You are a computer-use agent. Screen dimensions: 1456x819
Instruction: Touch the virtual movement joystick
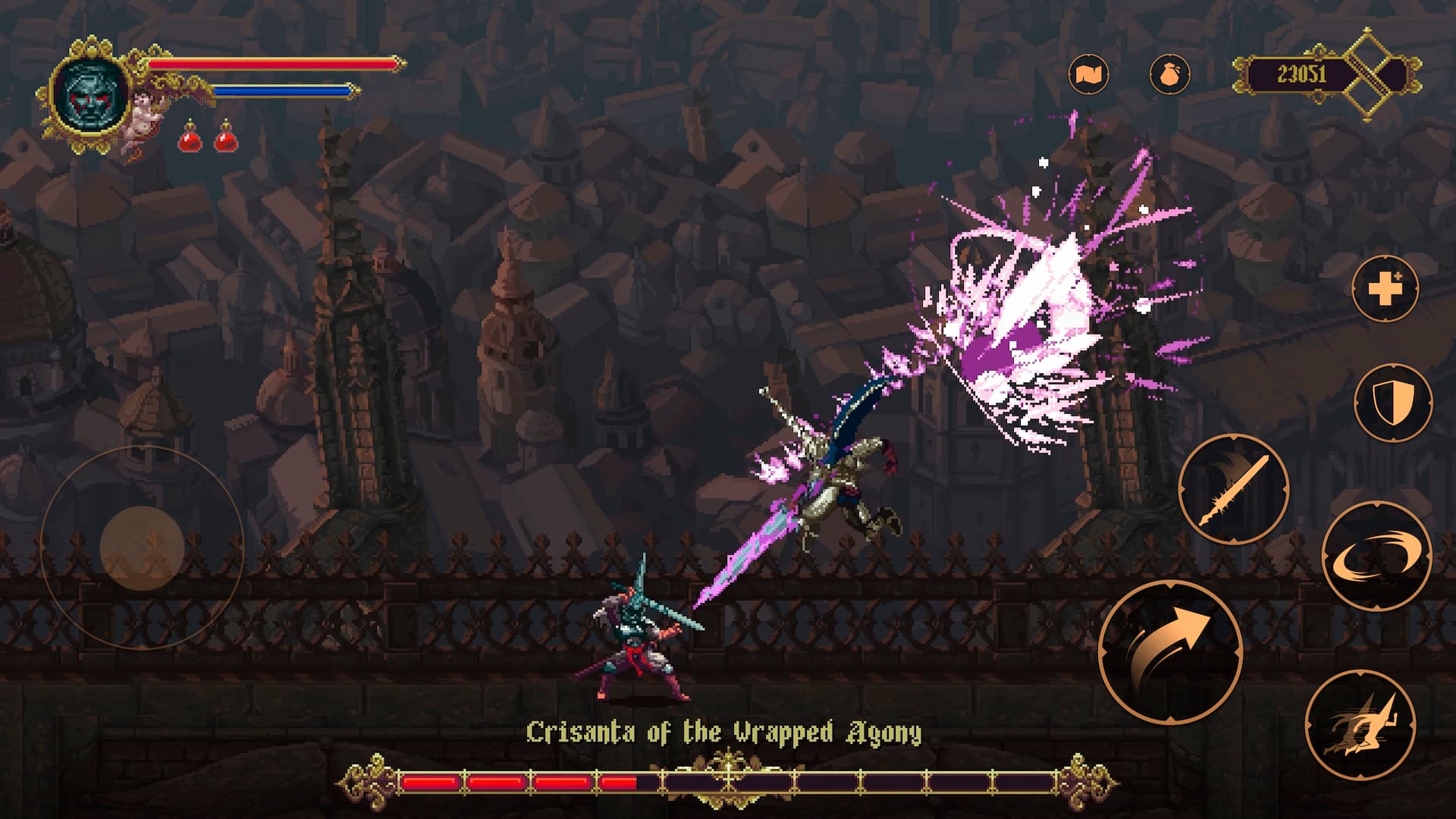[x=142, y=546]
